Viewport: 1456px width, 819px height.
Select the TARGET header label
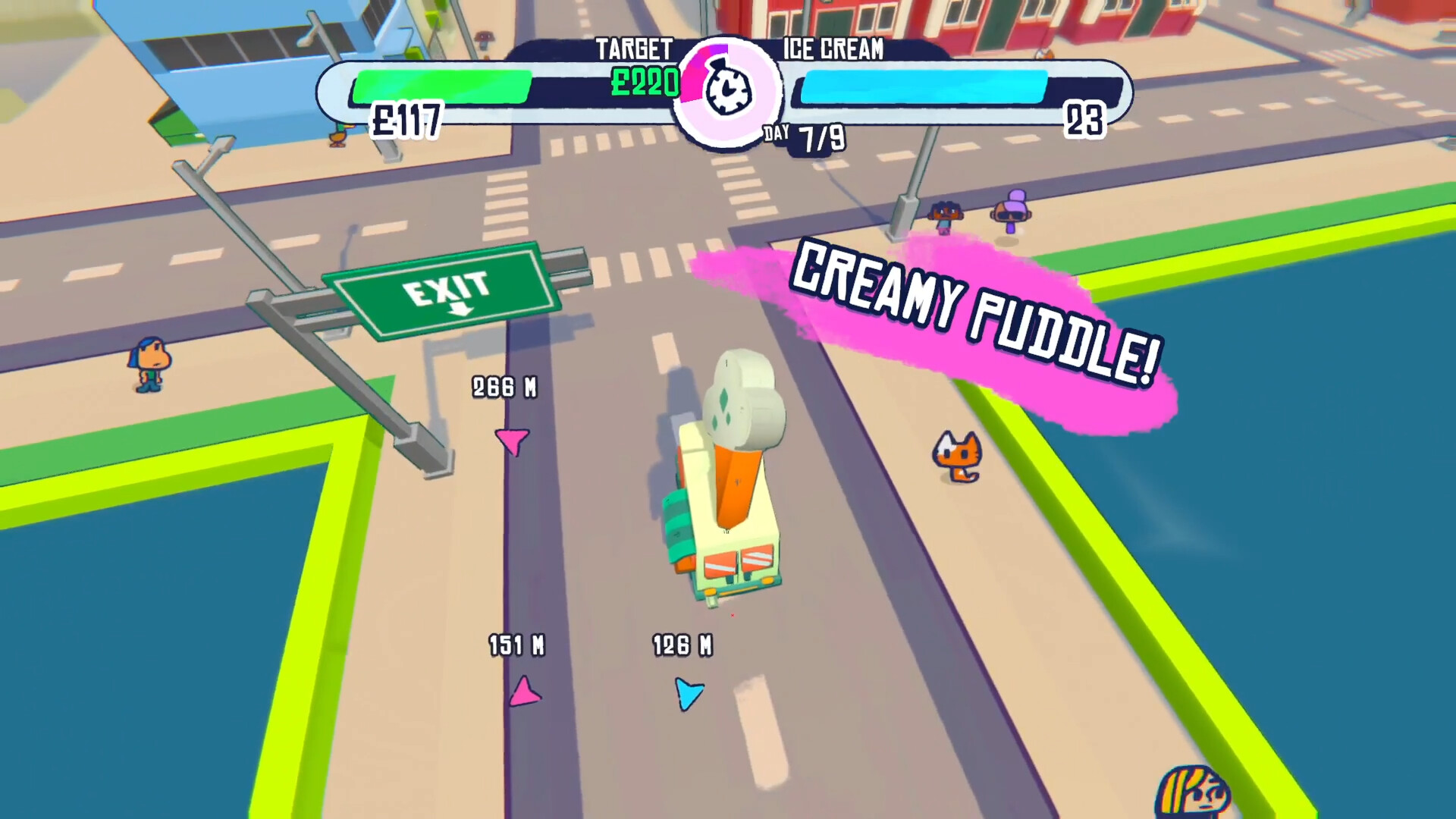pyautogui.click(x=634, y=49)
